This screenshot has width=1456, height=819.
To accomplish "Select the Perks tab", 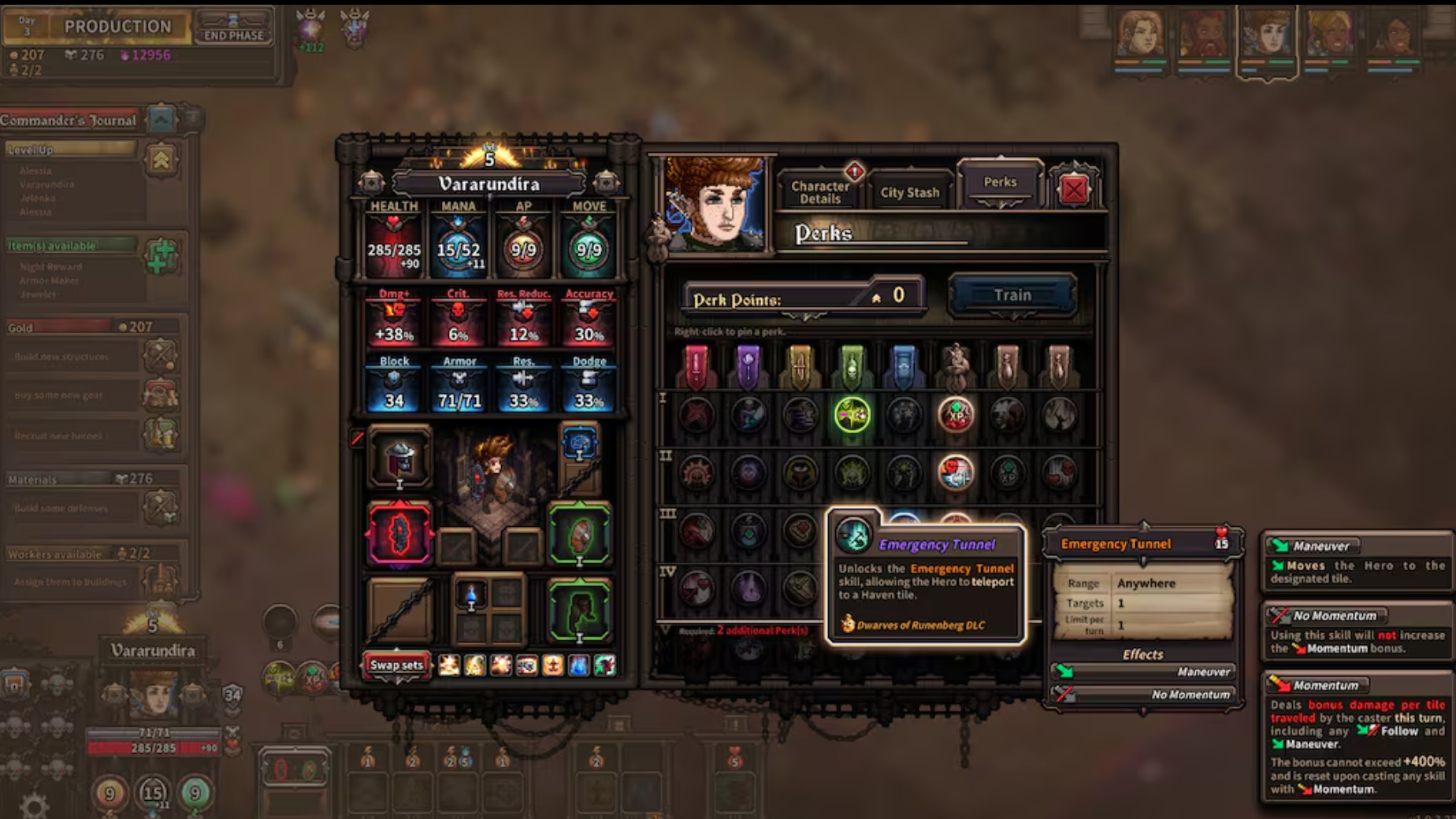I will 1002,182.
